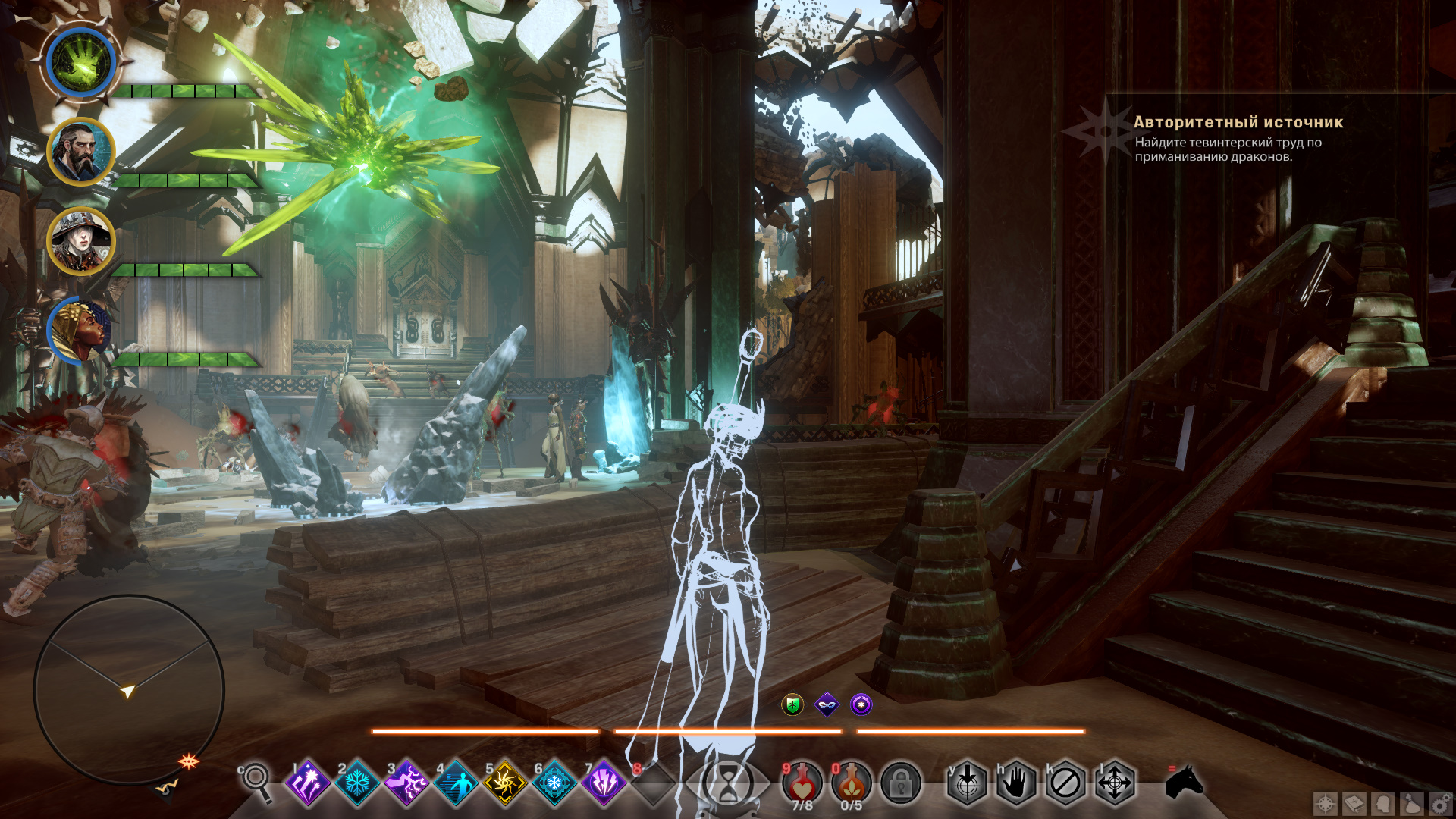The width and height of the screenshot is (1456, 819).
Task: Open the gear settings menu icon
Action: (x=1440, y=803)
